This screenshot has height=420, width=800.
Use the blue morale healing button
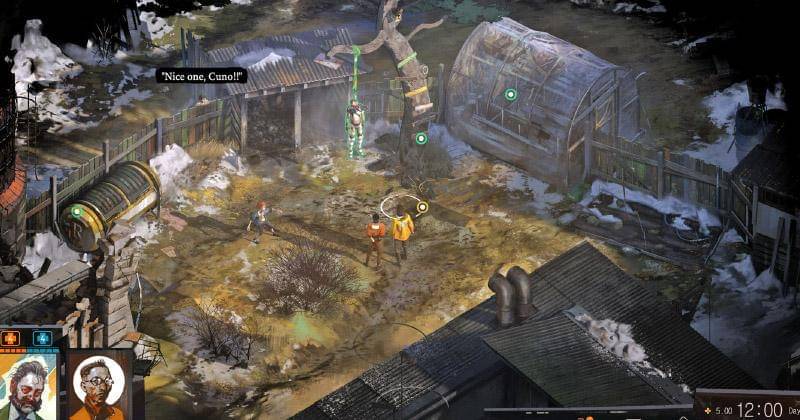coord(41,338)
